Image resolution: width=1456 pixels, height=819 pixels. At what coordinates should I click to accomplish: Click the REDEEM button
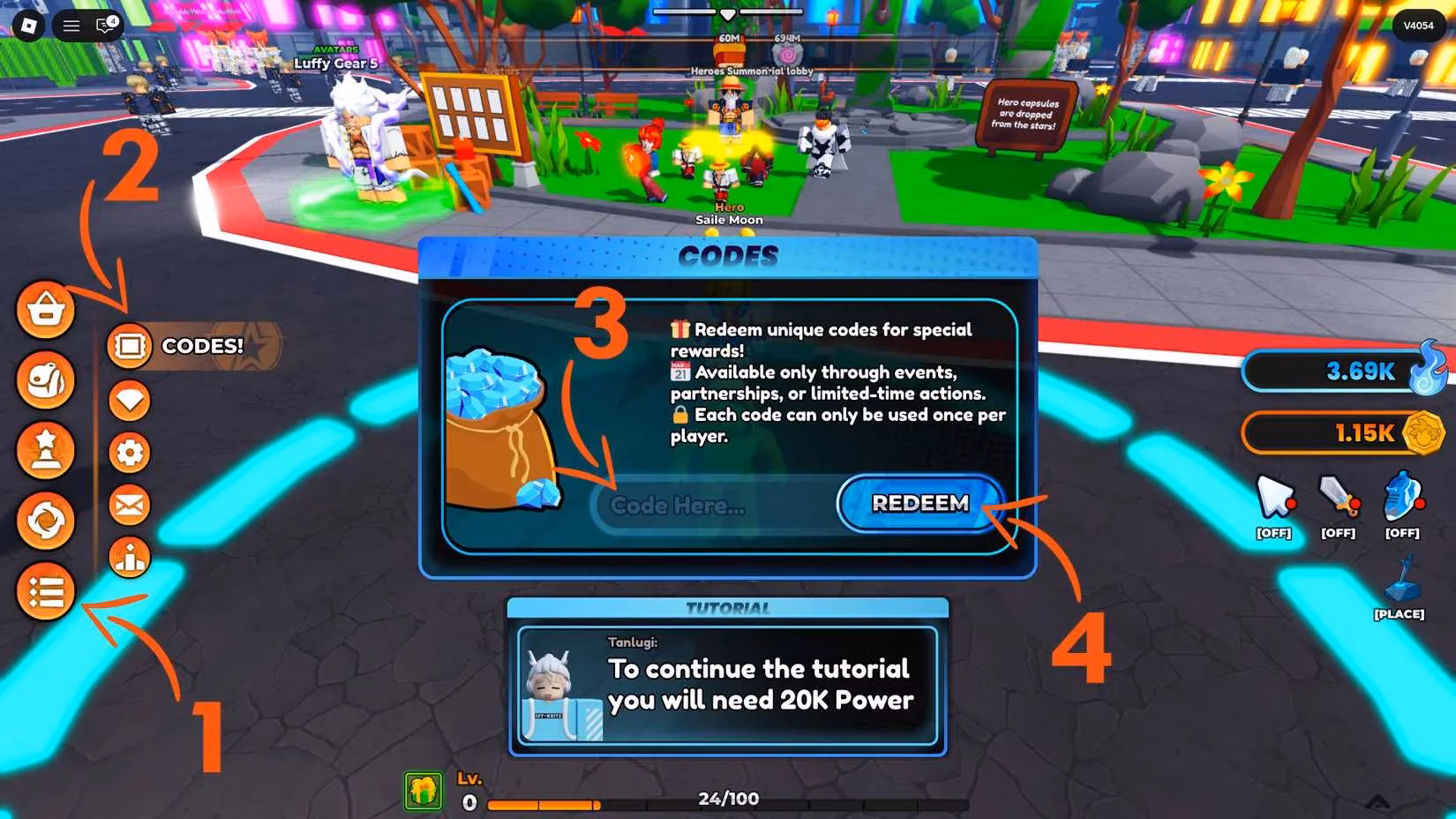919,504
